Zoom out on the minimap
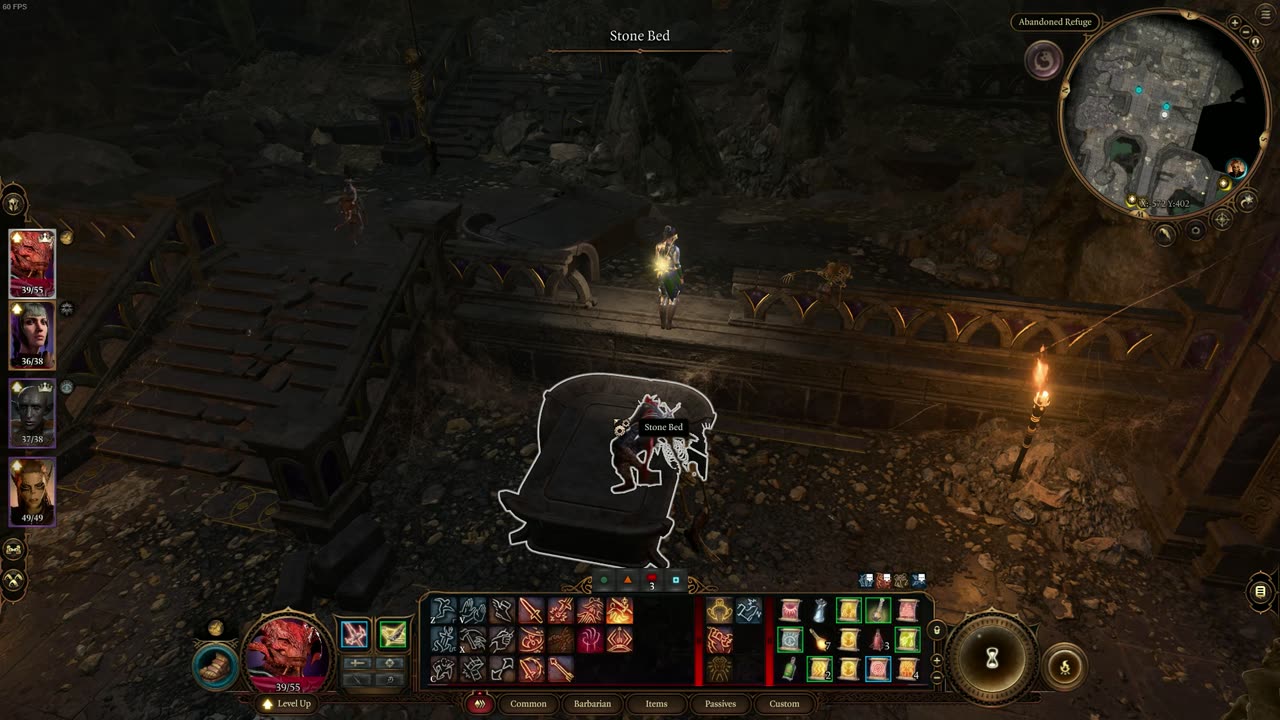 1246,32
